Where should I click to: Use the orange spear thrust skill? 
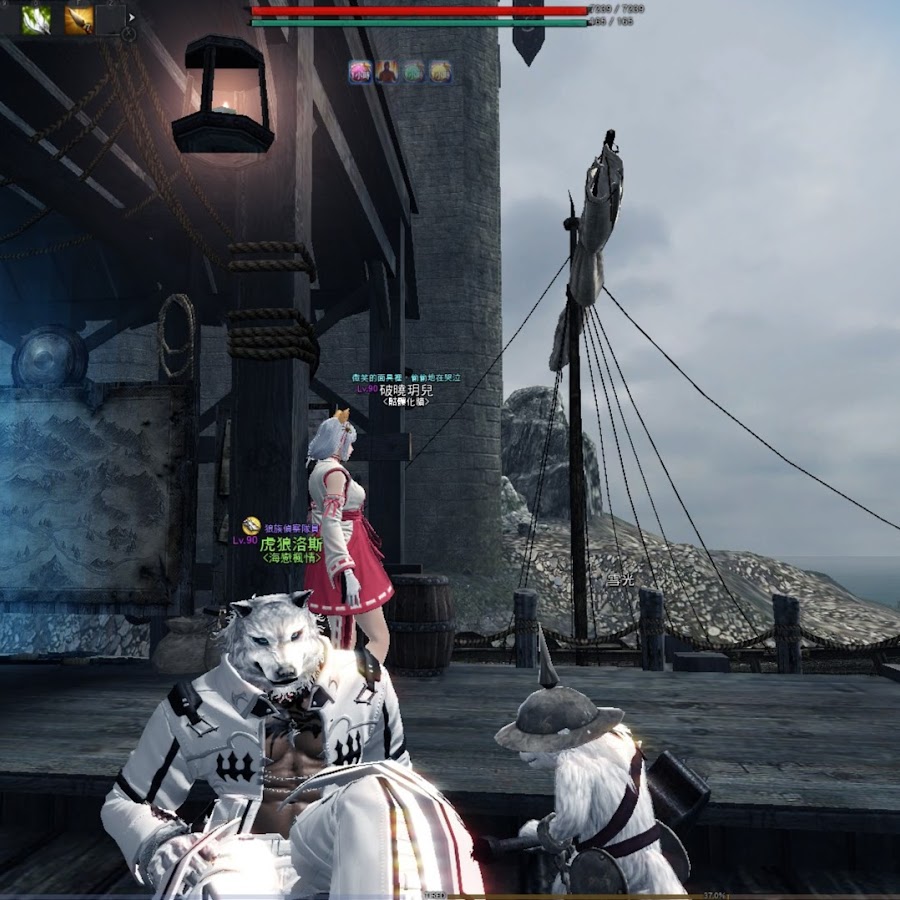pos(78,19)
